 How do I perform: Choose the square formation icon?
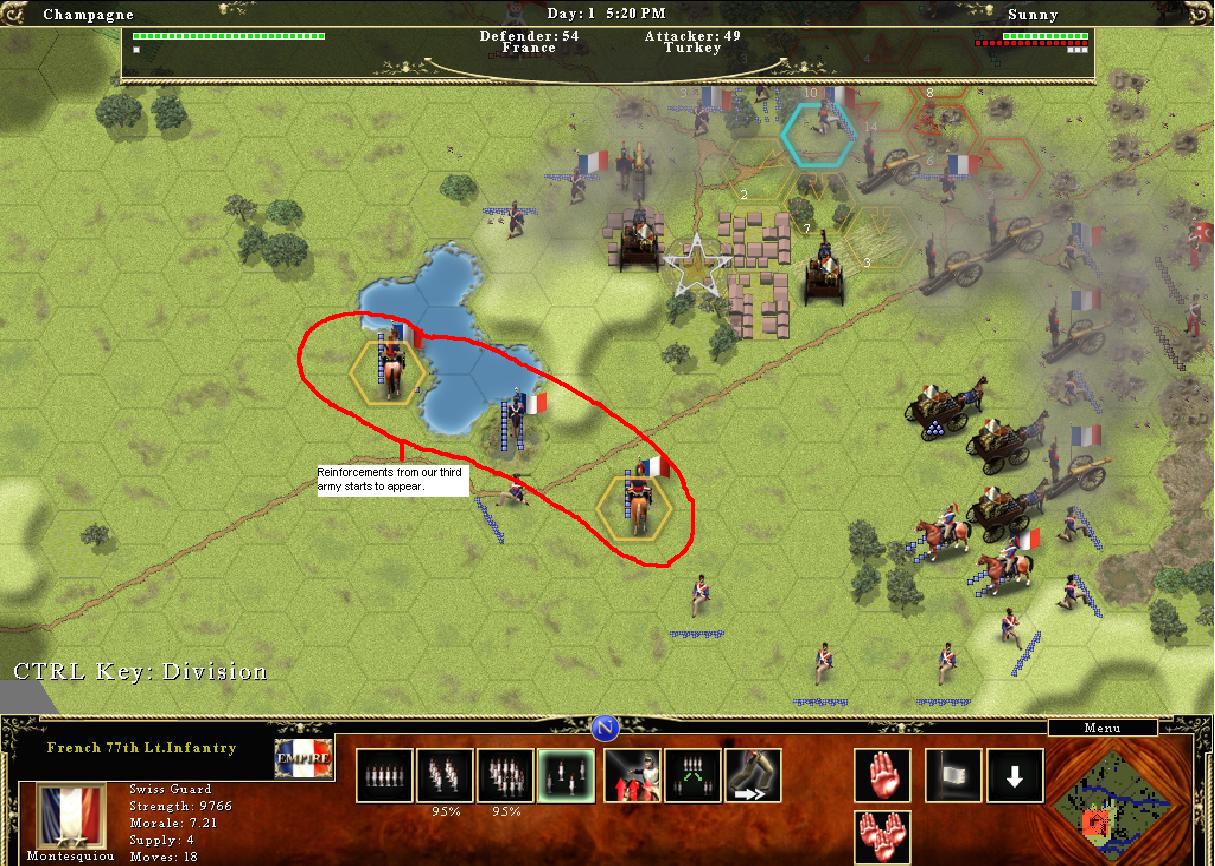tap(505, 776)
